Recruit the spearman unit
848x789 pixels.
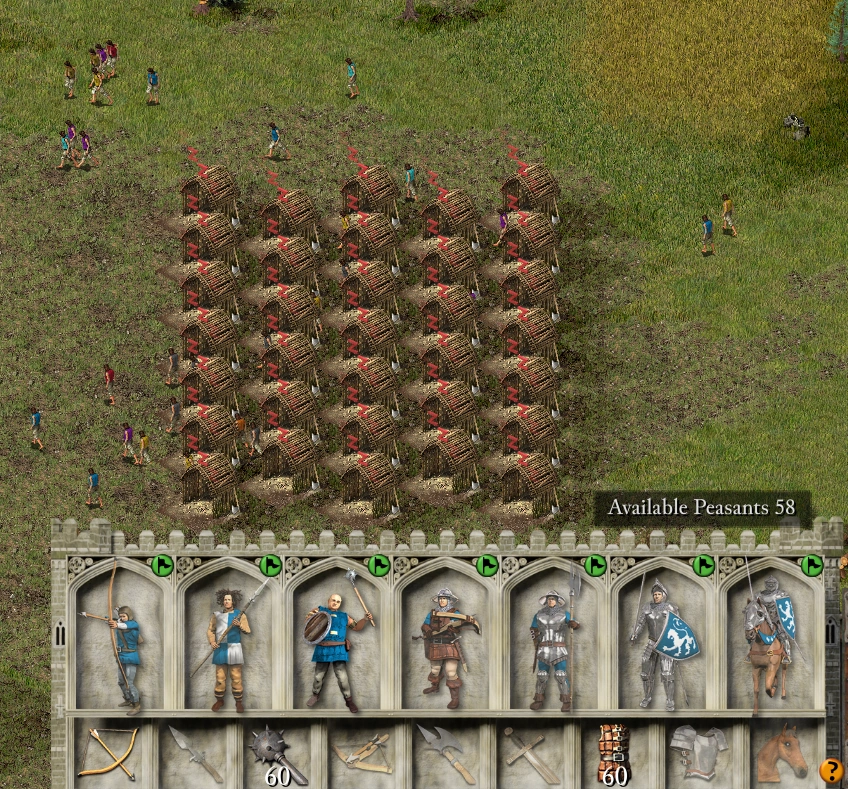click(x=230, y=640)
